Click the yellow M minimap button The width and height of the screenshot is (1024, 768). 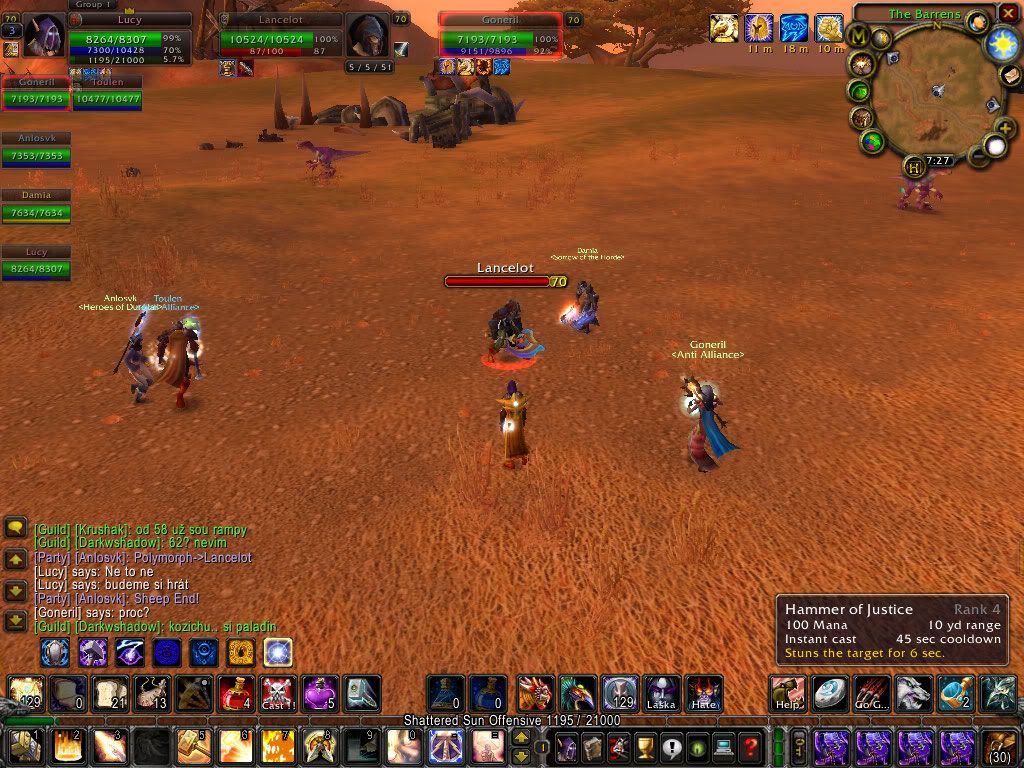(x=858, y=37)
